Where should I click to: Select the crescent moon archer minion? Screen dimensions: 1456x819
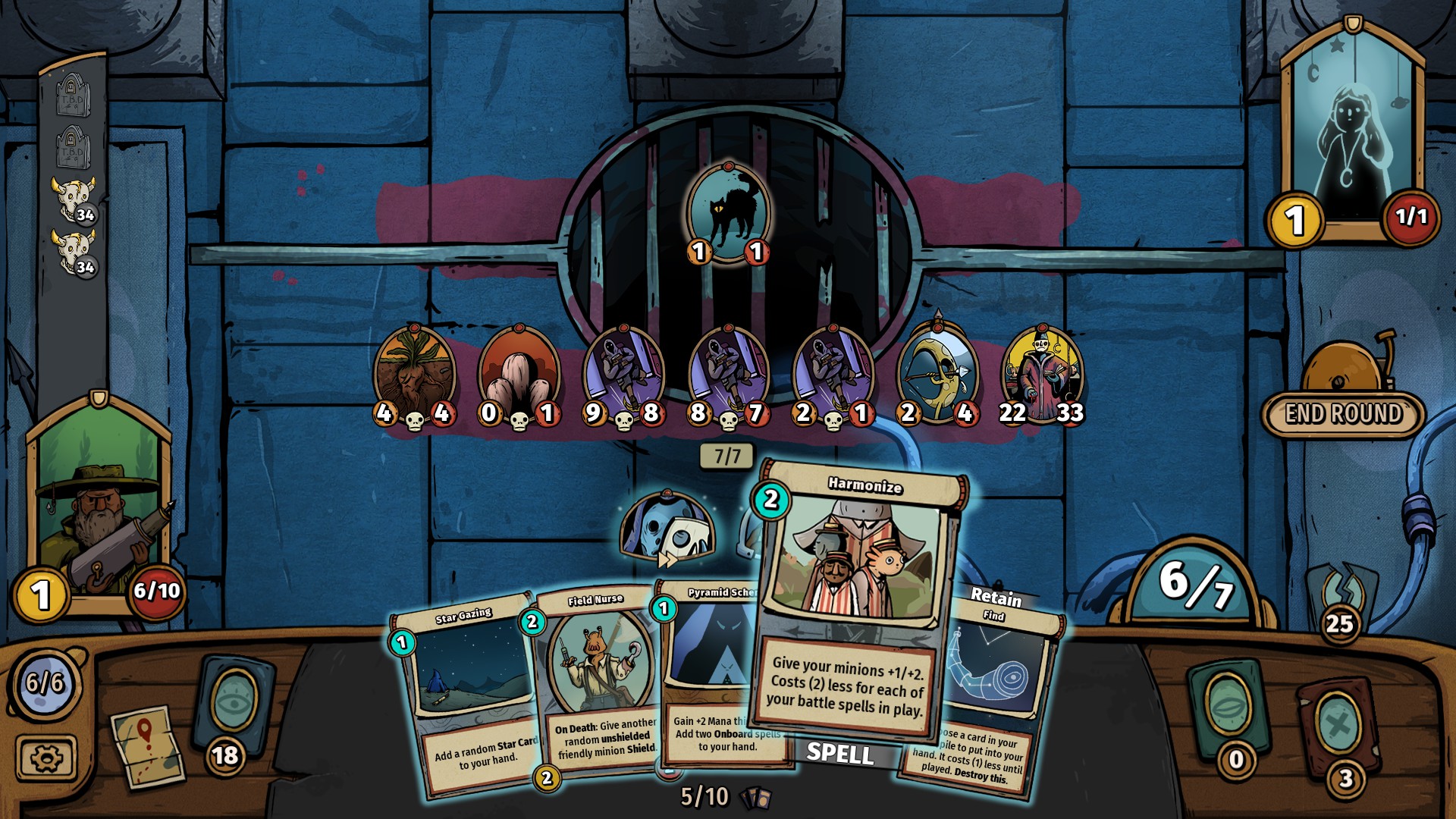[x=937, y=373]
